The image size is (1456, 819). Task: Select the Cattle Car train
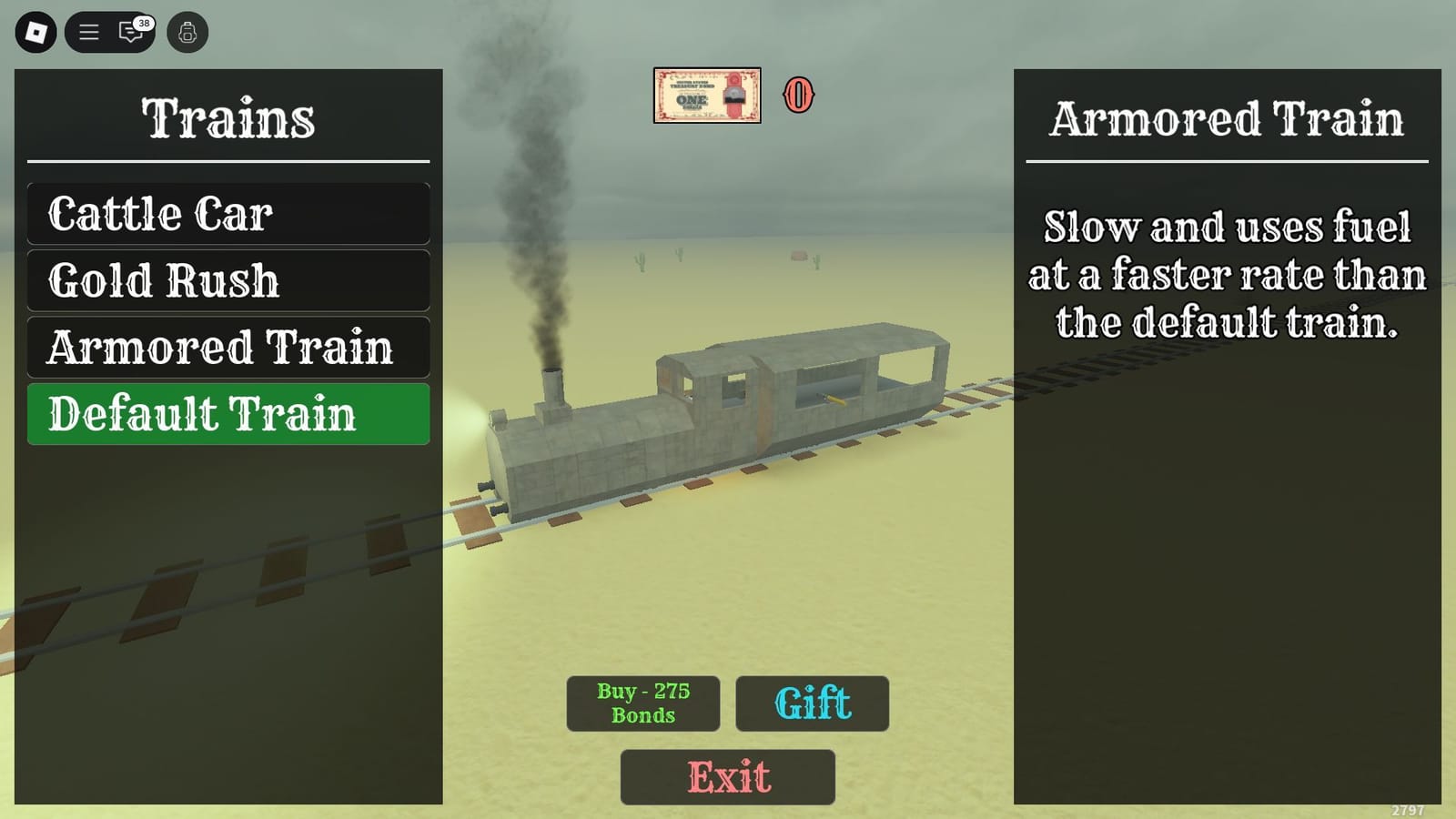227,214
